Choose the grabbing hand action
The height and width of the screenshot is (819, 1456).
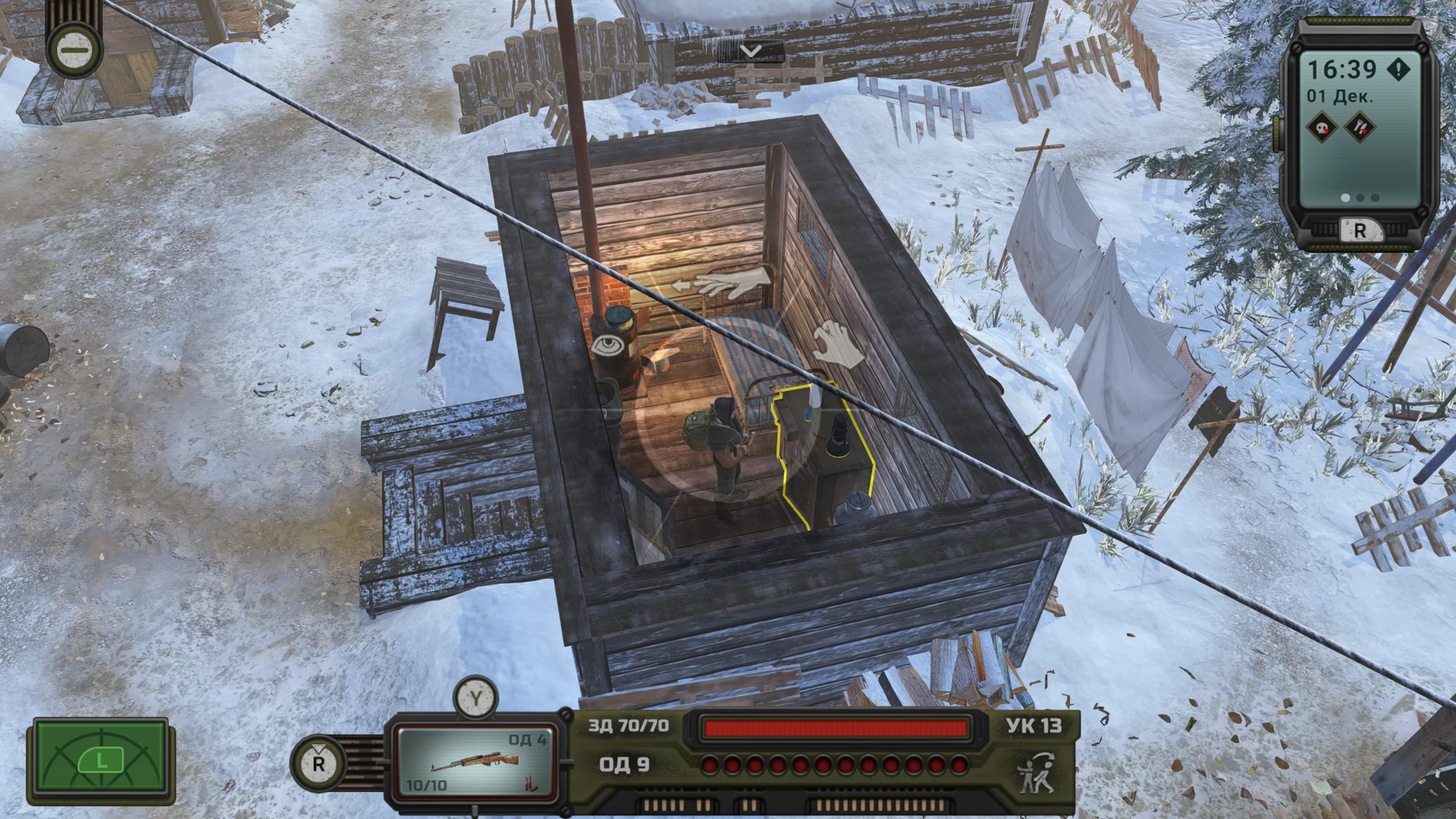coord(838,344)
